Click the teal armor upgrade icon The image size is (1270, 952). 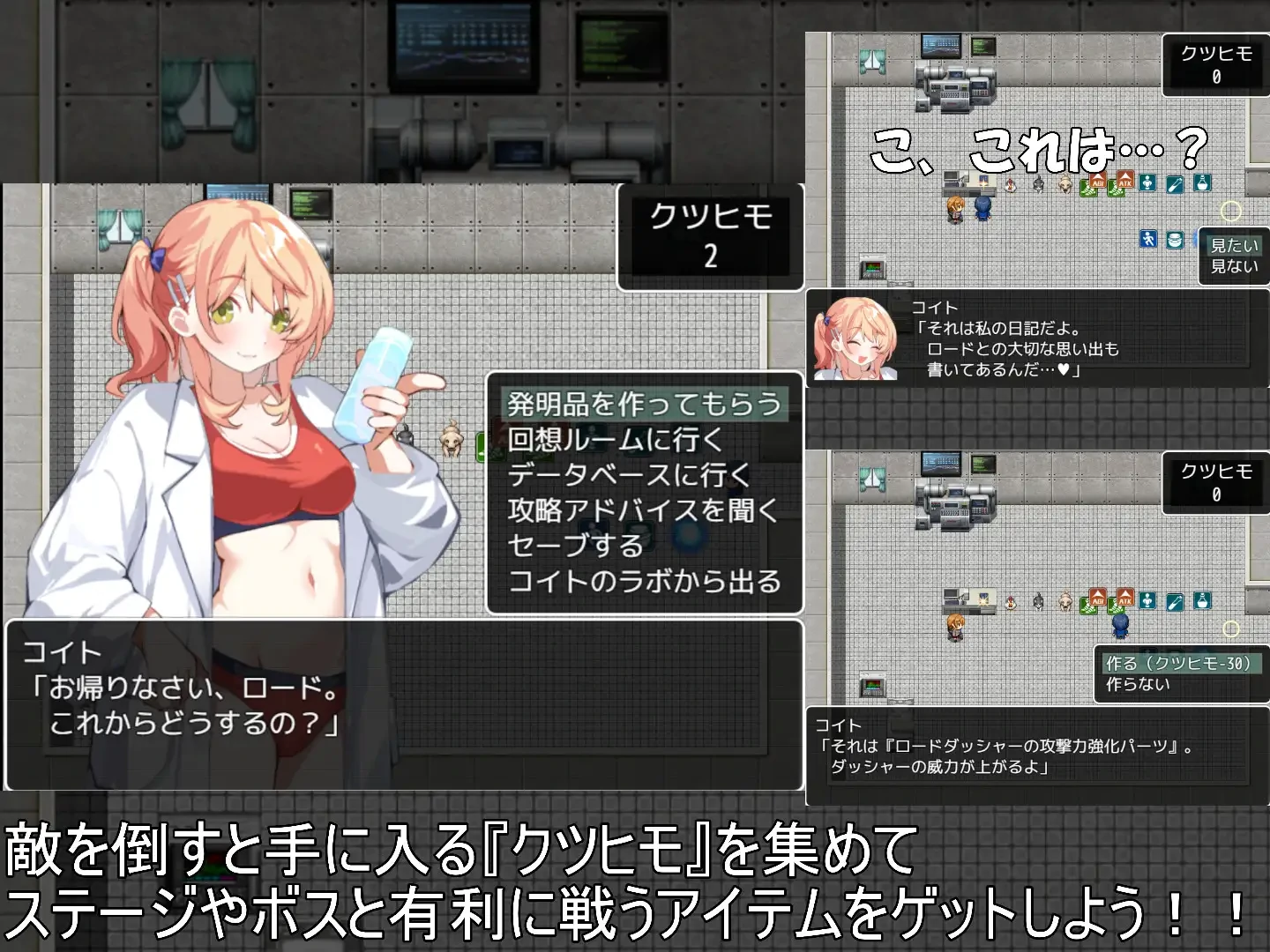click(x=1147, y=182)
